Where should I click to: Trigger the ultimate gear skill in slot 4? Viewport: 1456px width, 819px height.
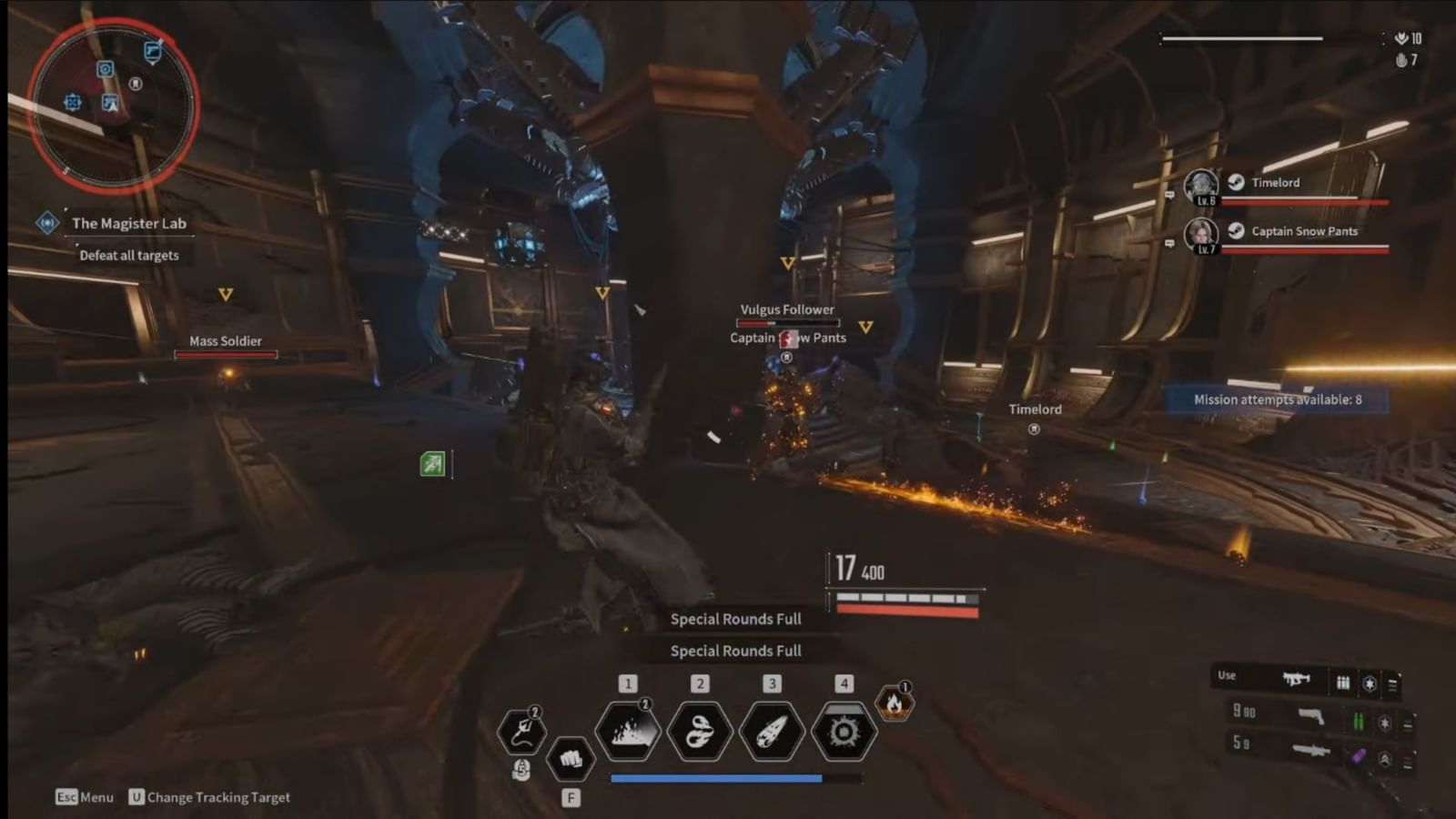coord(844,728)
